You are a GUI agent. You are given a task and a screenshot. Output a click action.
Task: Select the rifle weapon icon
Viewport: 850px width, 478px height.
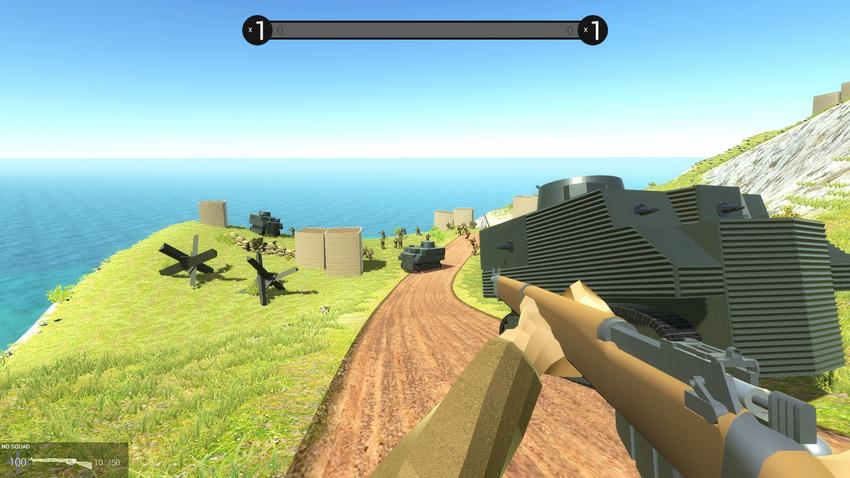tap(60, 463)
